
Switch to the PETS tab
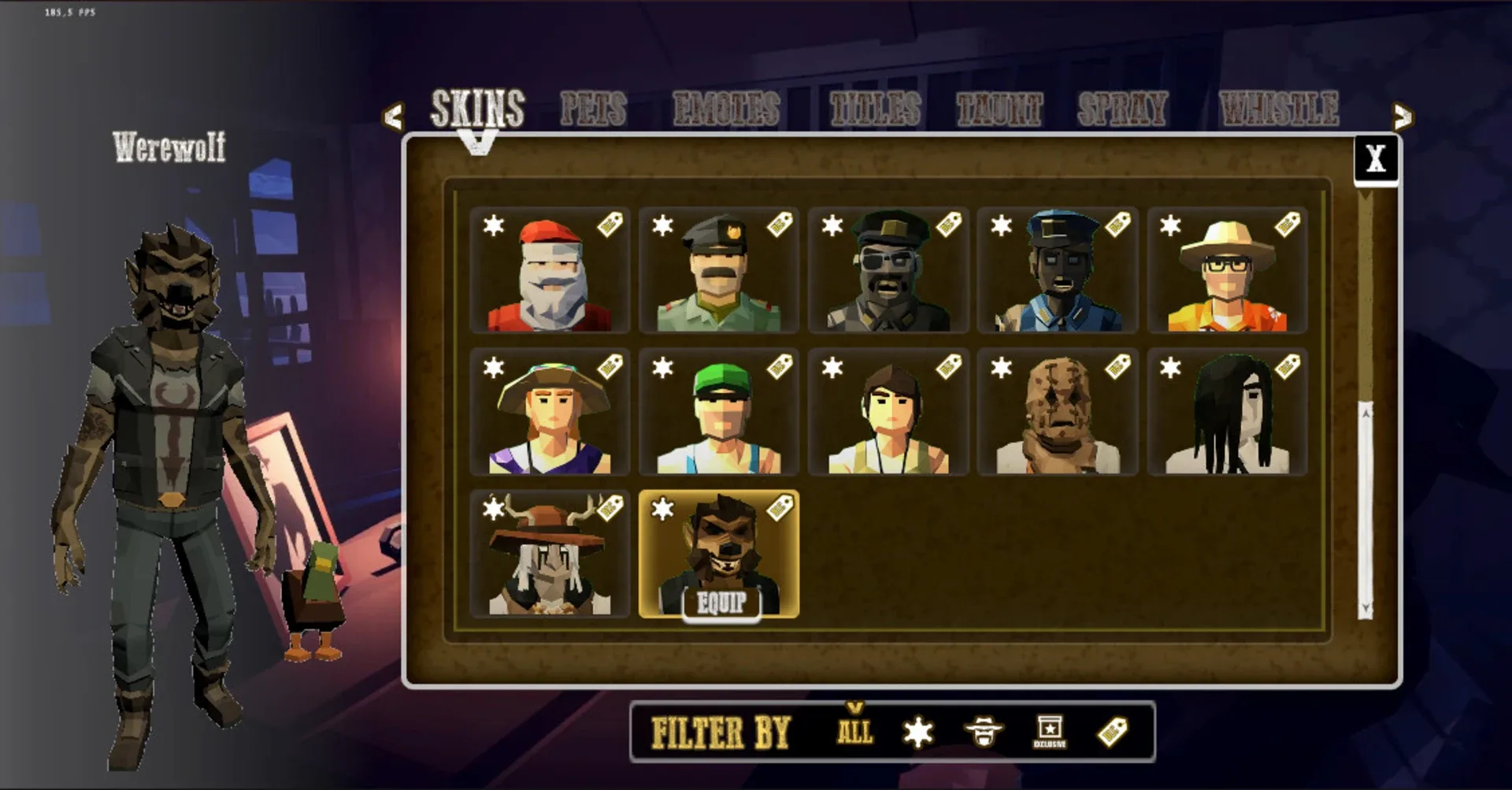coord(593,109)
